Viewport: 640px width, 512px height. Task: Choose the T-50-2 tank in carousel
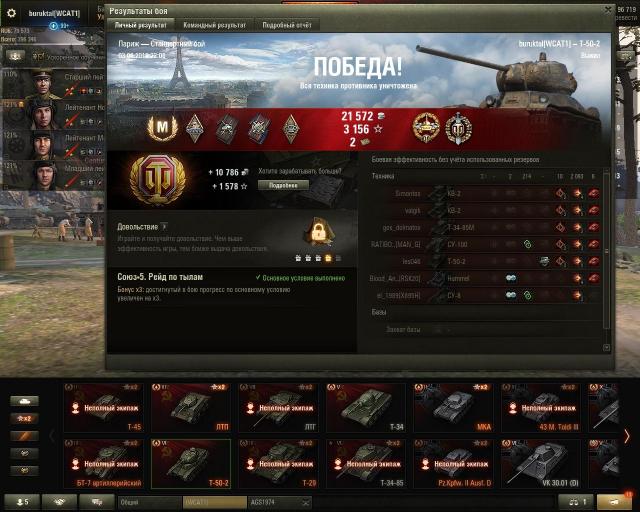pos(191,461)
